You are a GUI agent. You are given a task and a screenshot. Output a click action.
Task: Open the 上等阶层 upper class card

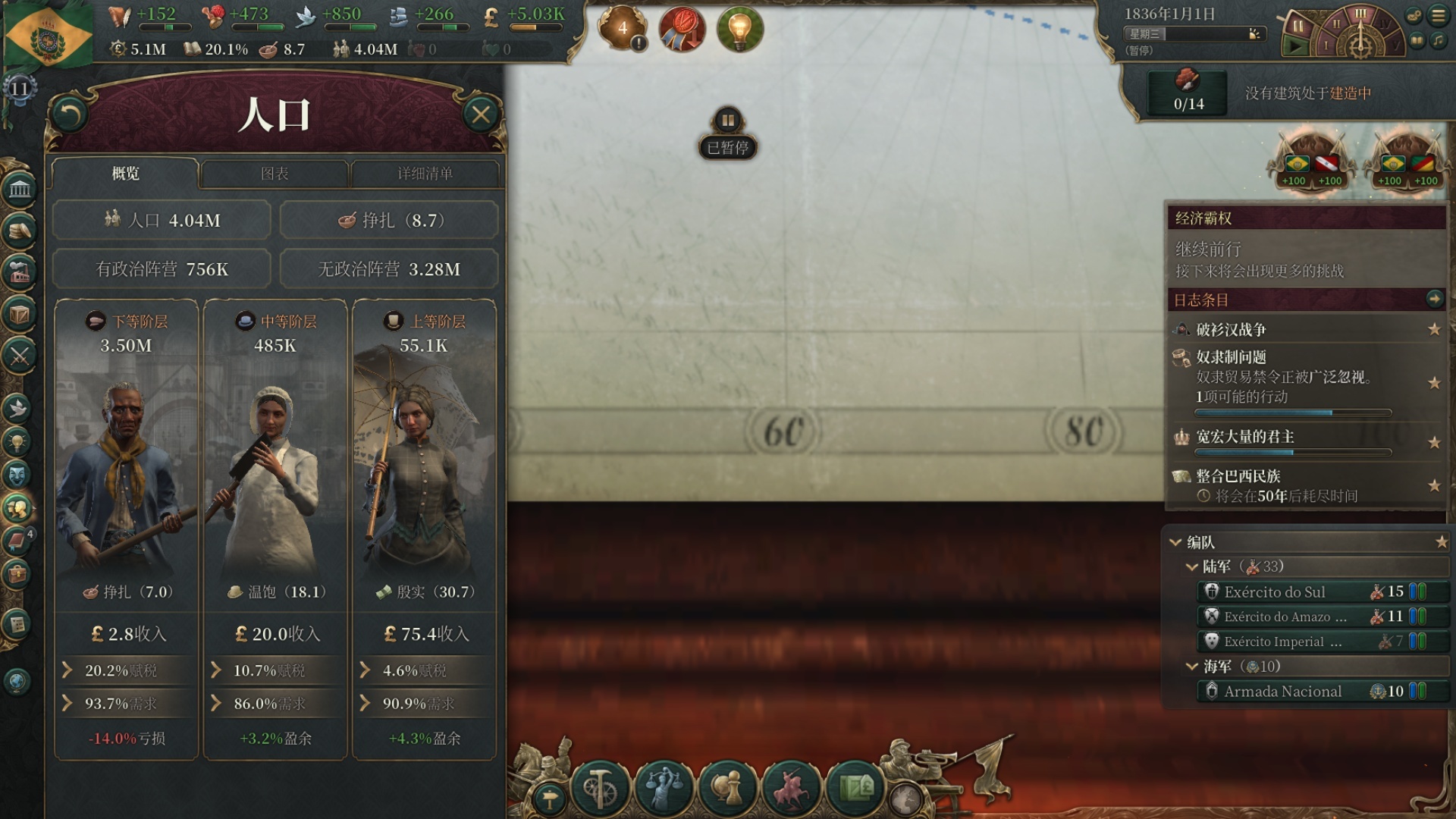point(424,455)
